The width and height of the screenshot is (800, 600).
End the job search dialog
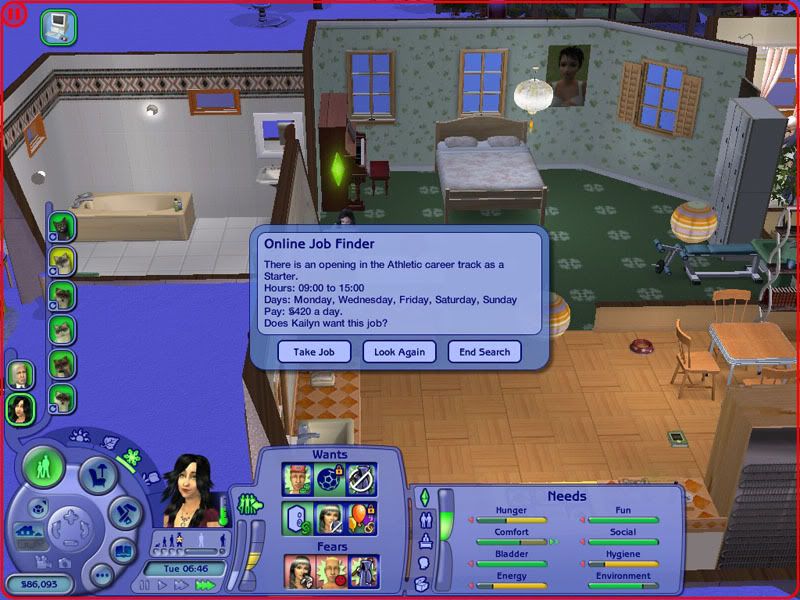485,352
